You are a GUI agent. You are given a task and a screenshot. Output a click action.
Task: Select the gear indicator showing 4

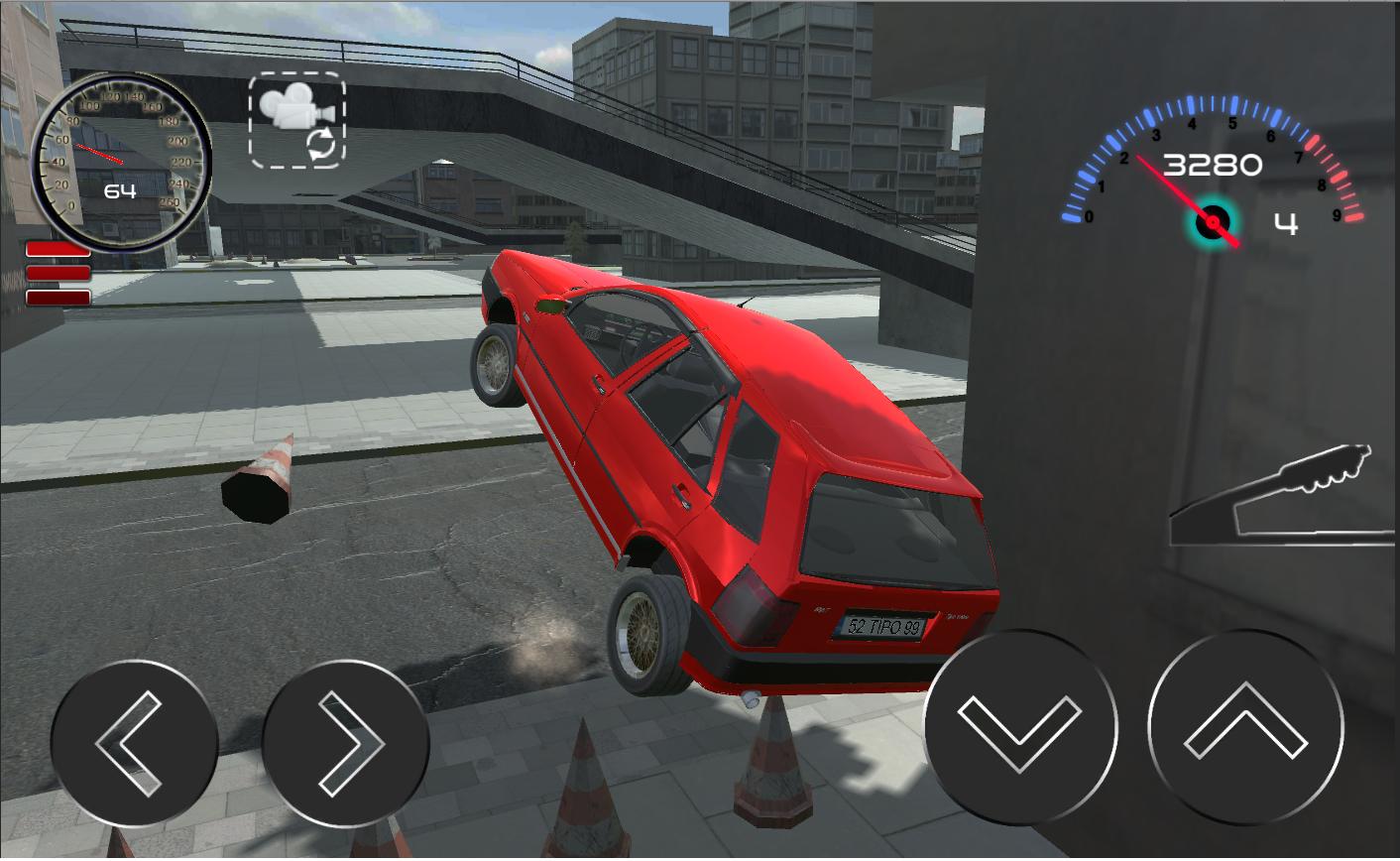(x=1286, y=225)
